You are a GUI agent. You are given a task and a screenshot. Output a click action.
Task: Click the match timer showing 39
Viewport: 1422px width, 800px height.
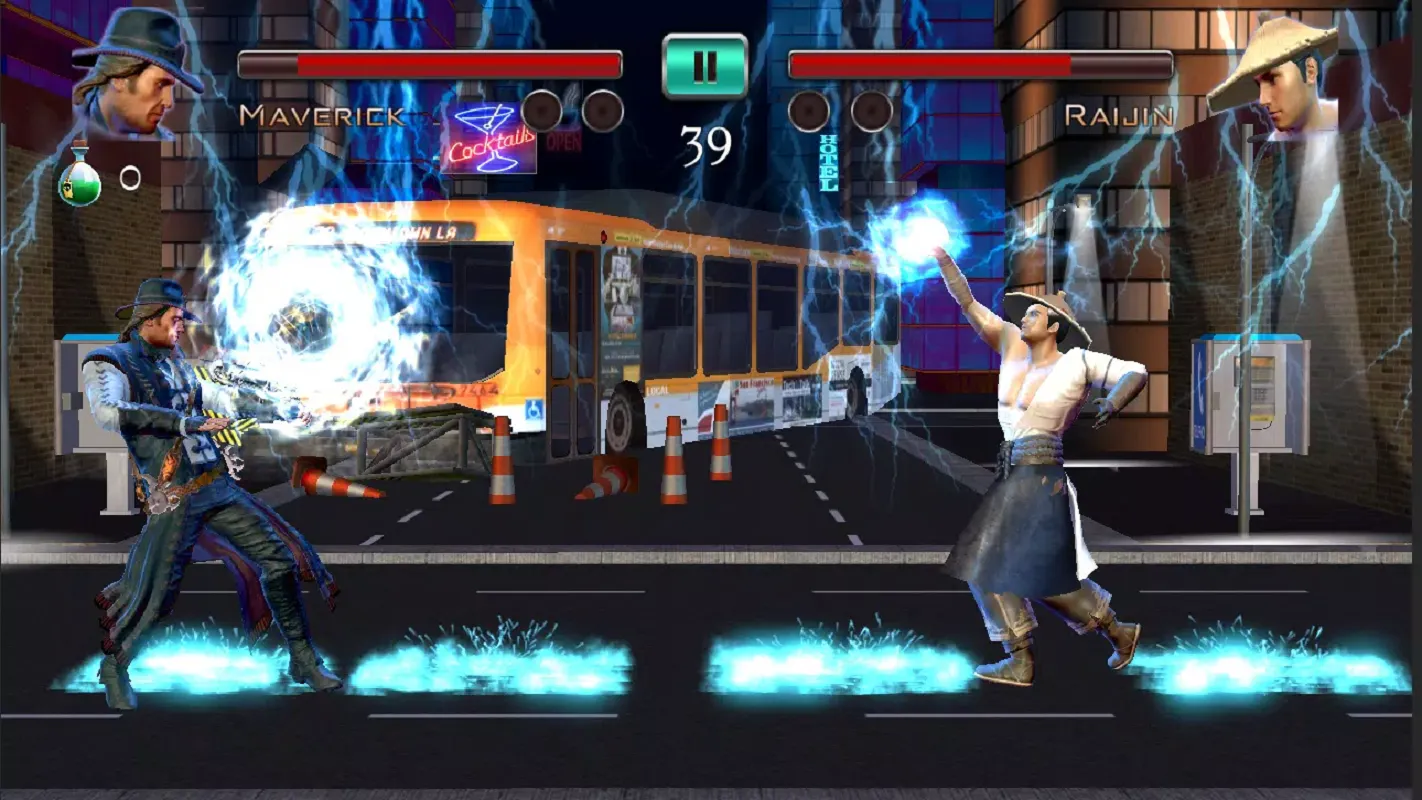(x=707, y=142)
